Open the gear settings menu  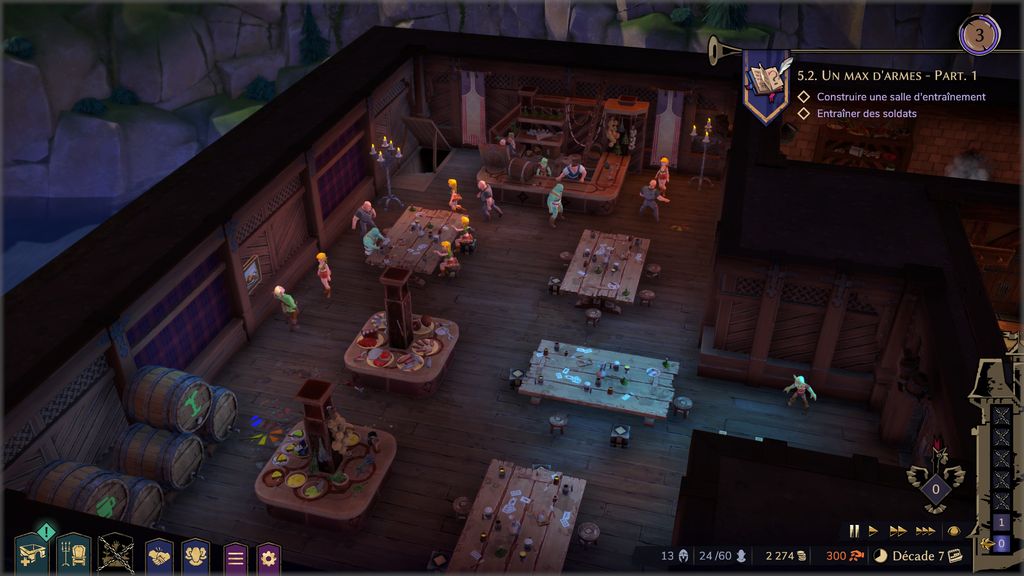pos(269,556)
